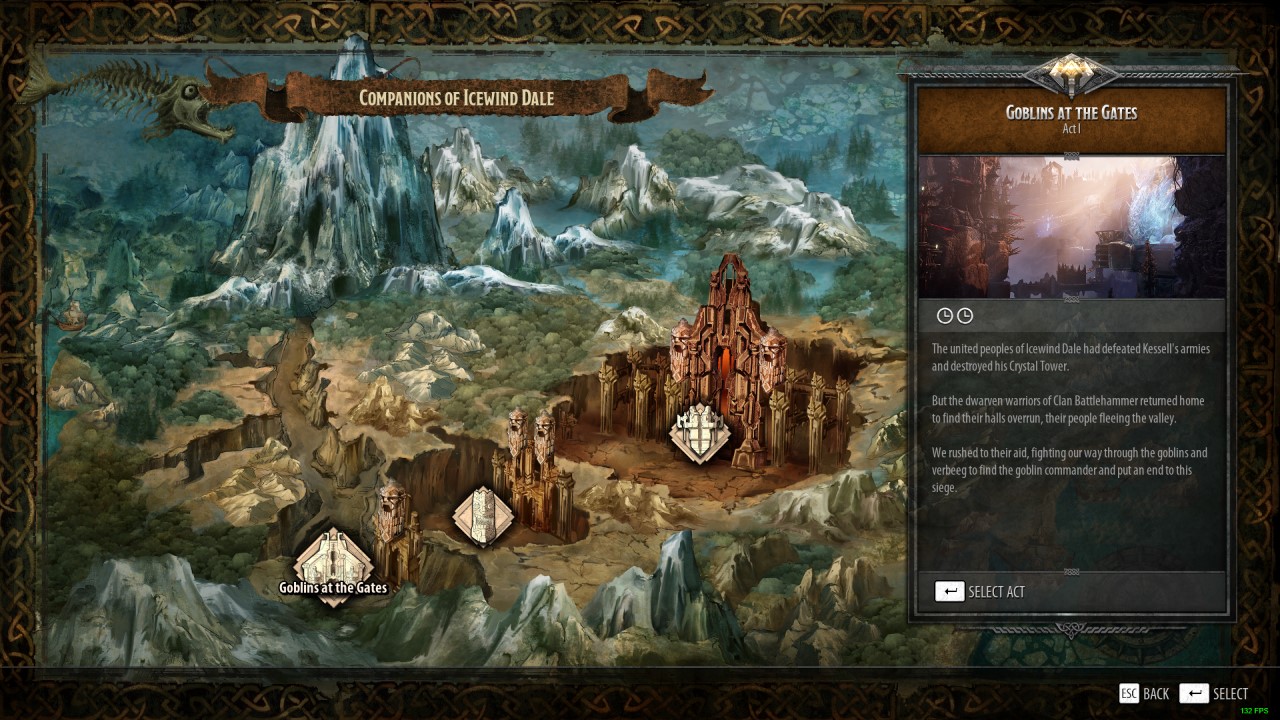Confirm with the Select Act button
1280x720 pixels.
(980, 591)
